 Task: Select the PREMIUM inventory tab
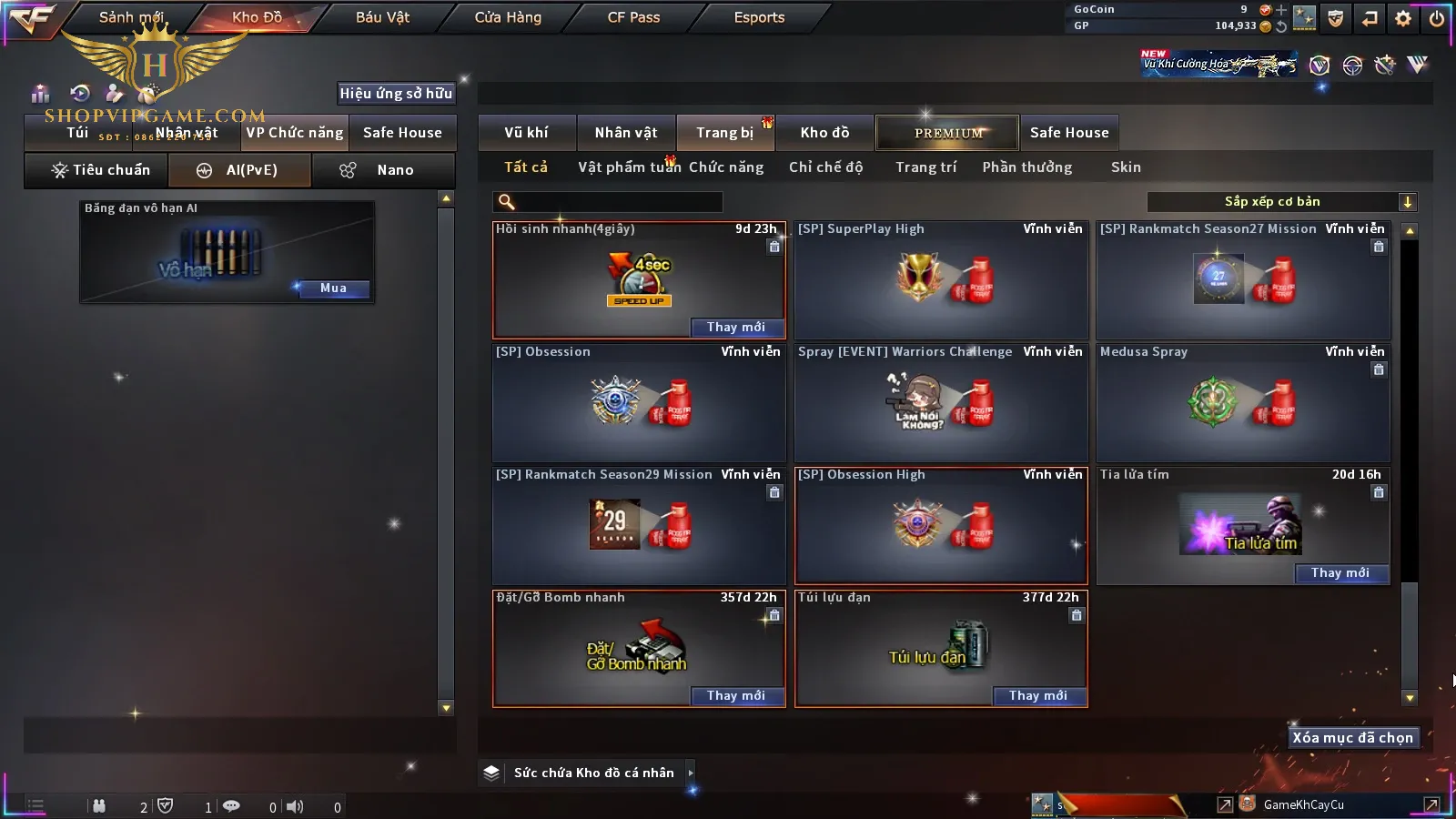point(948,133)
